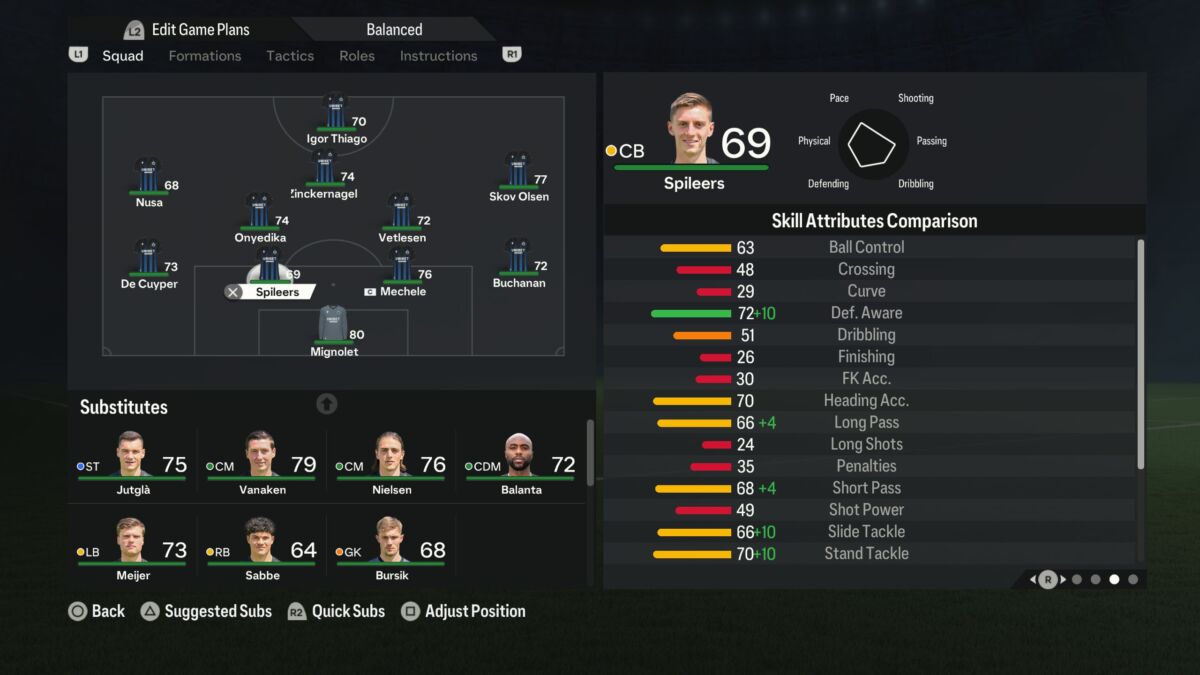Select the Roles tab
This screenshot has height=675, width=1200.
[357, 56]
